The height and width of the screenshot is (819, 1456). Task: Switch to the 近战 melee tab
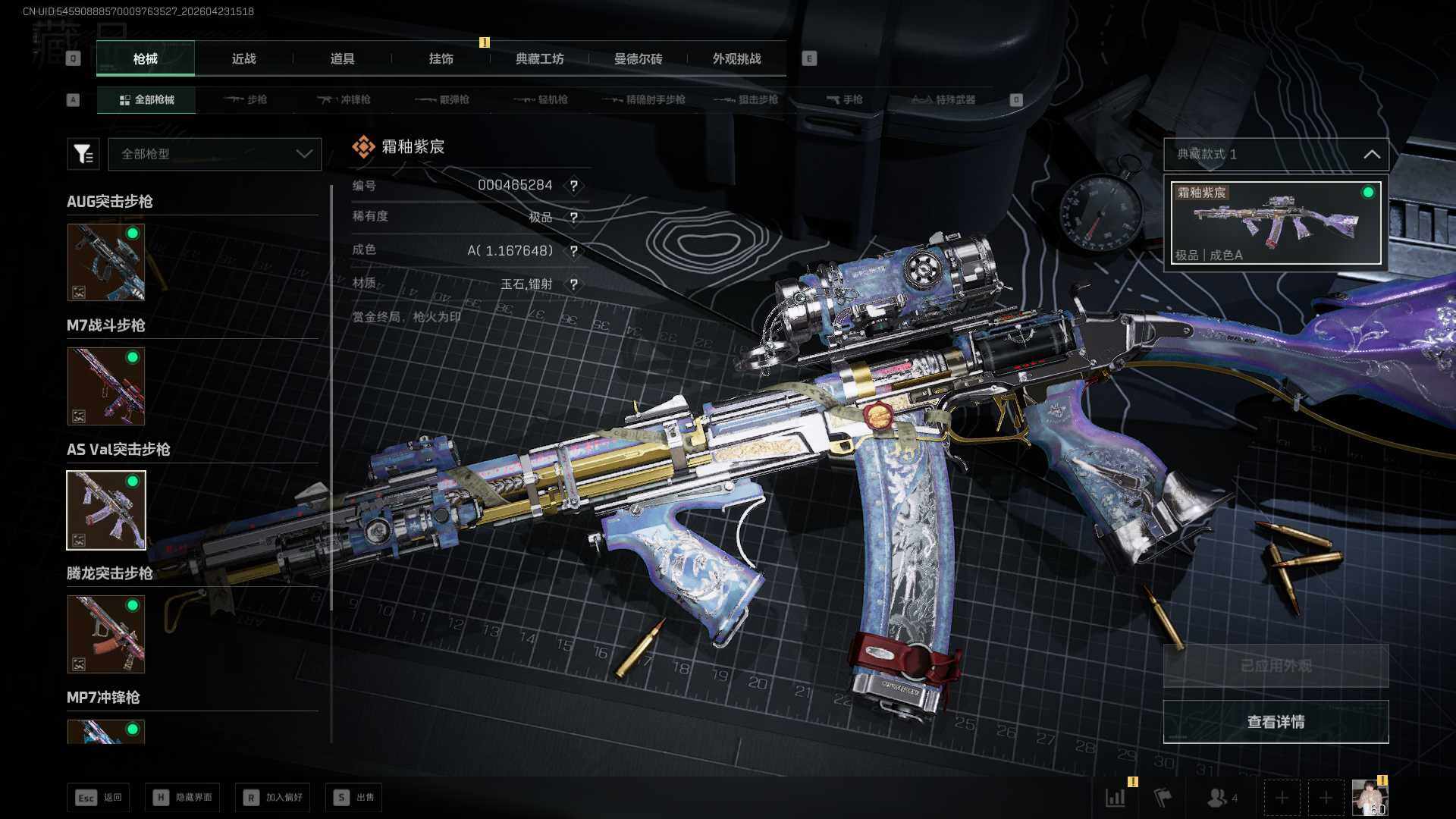(243, 59)
